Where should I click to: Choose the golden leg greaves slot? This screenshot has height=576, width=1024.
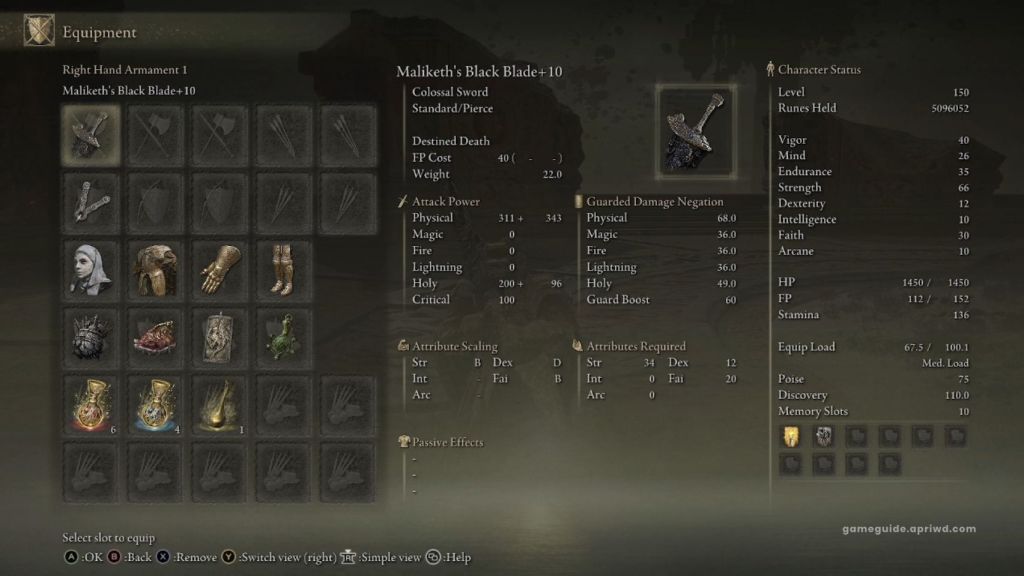(x=285, y=267)
